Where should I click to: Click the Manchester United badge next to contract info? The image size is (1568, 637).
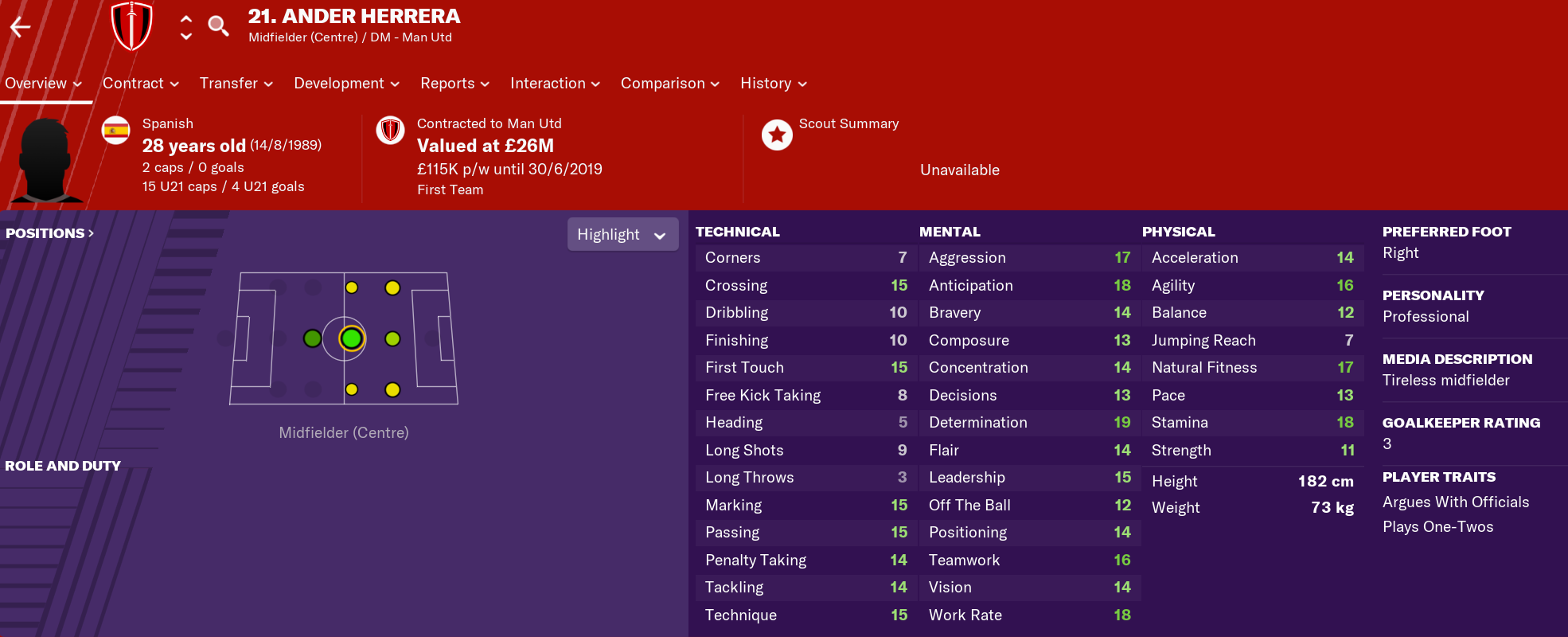(x=390, y=132)
